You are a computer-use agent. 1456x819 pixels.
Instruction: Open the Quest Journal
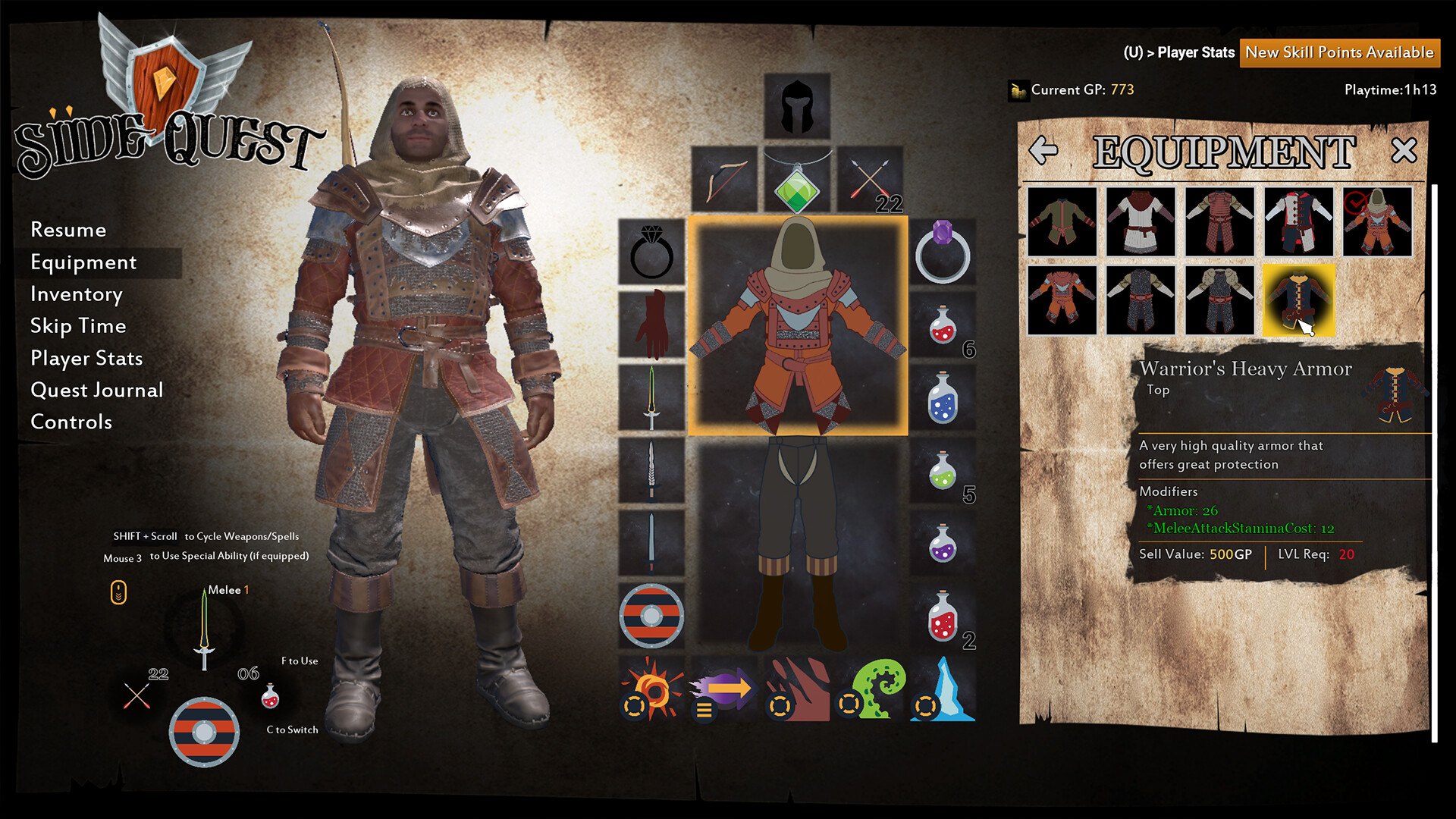[96, 390]
